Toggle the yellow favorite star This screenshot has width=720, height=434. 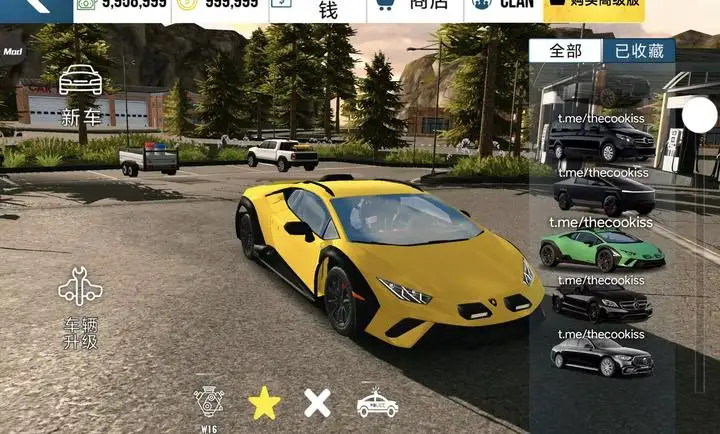pos(264,403)
